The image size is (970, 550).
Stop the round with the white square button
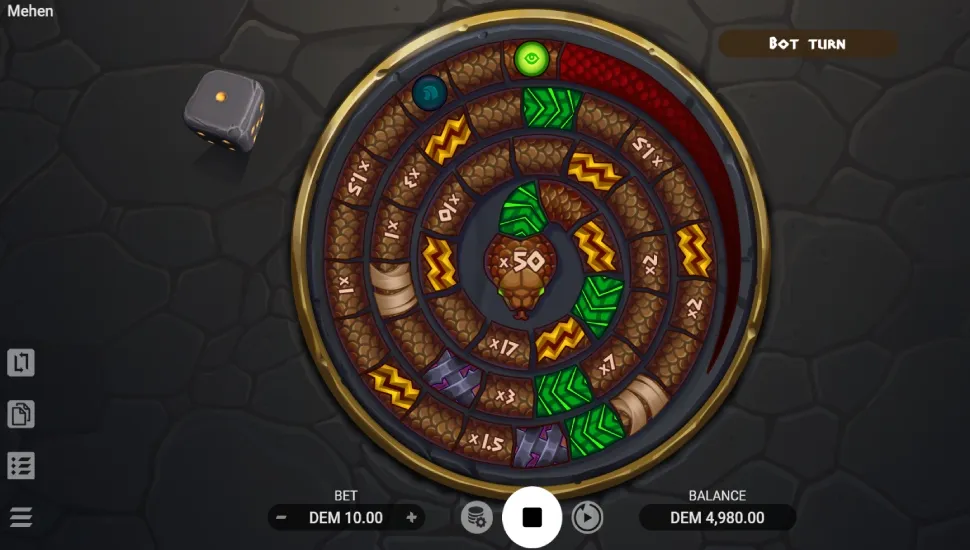pos(532,517)
